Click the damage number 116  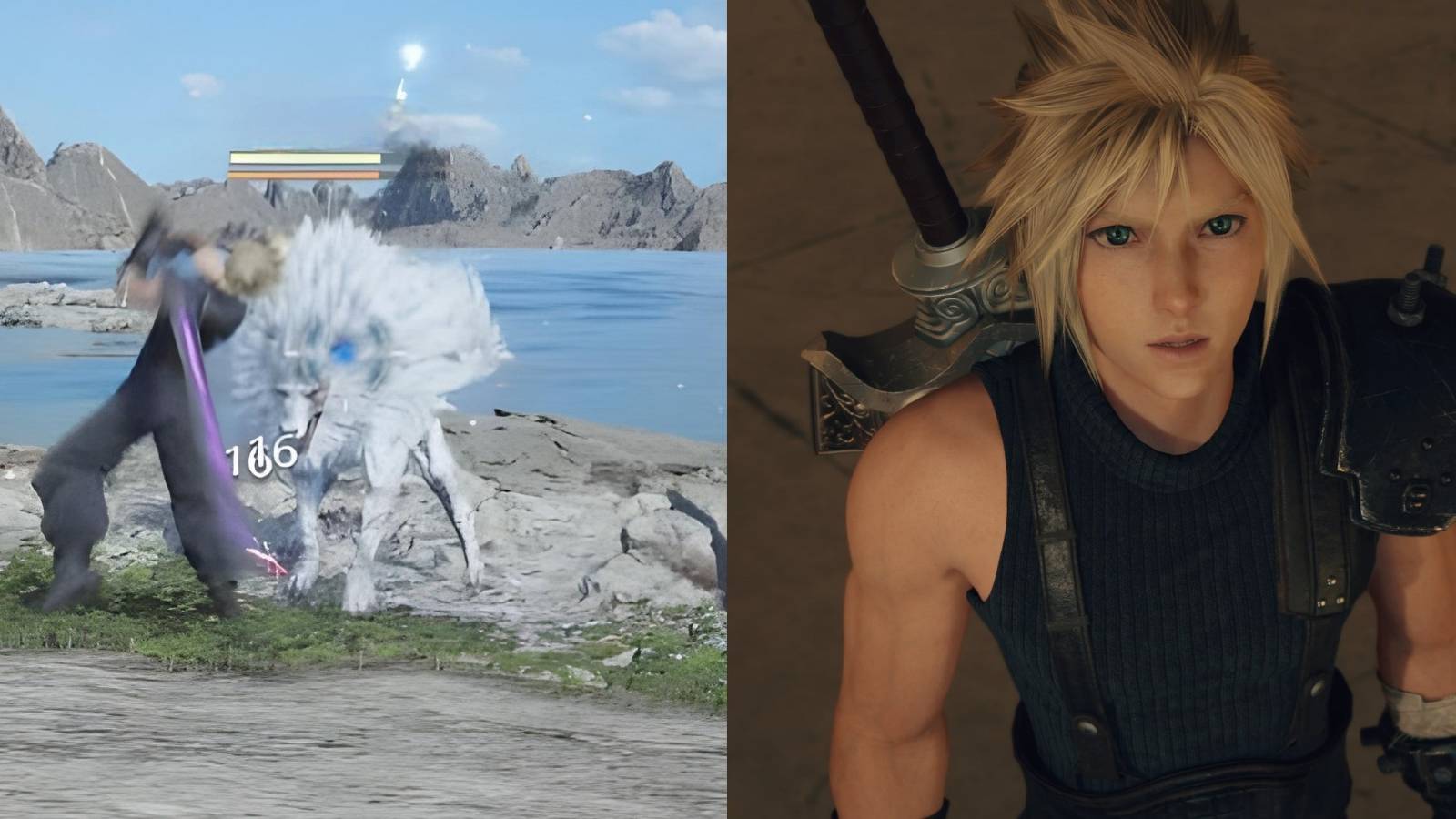point(259,455)
